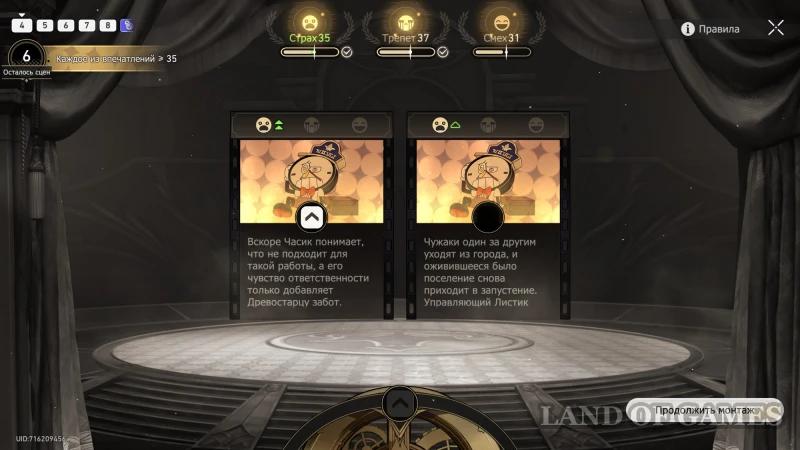Click the purple final scene icon
The width and height of the screenshot is (800, 450).
127,25
